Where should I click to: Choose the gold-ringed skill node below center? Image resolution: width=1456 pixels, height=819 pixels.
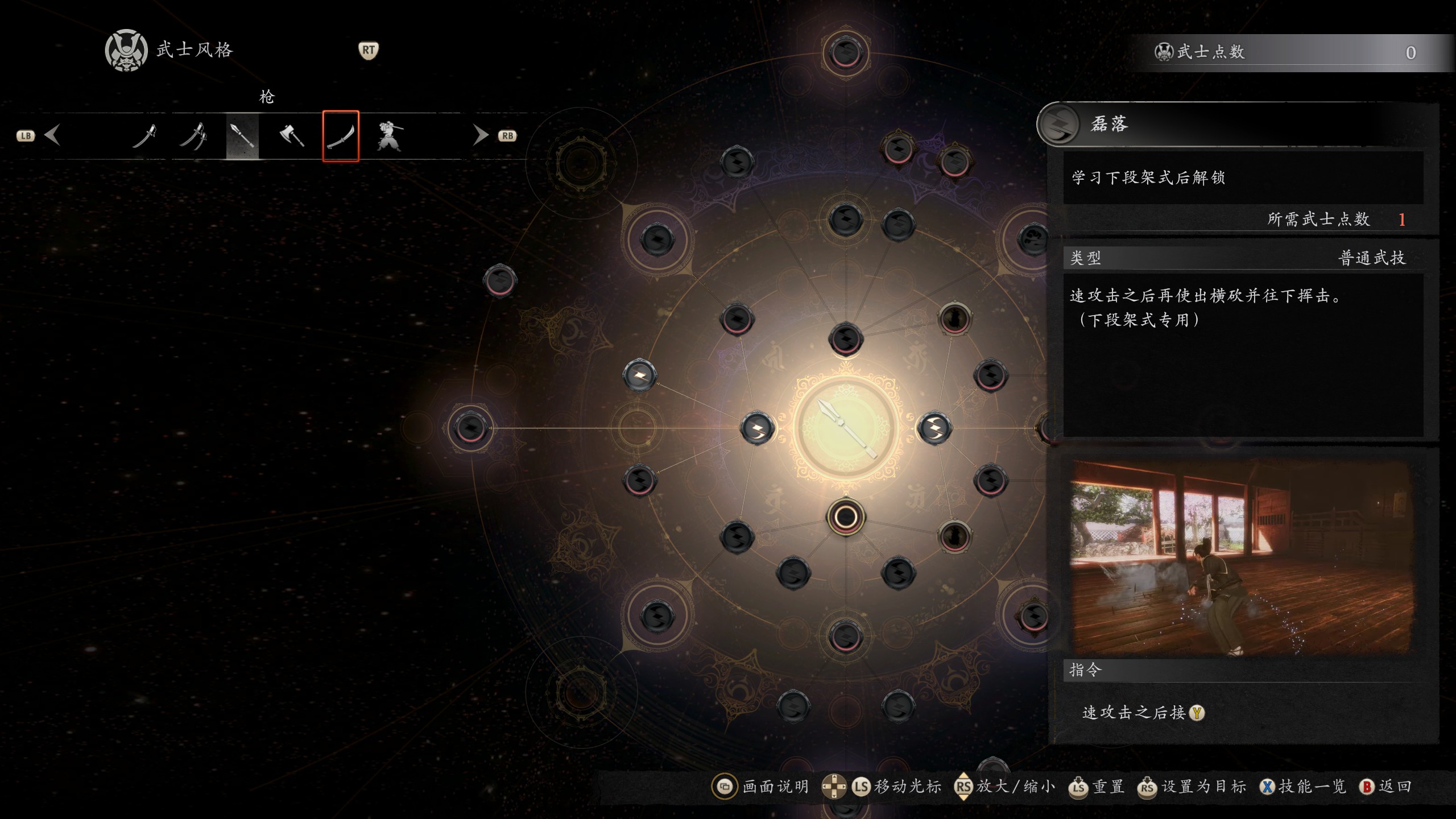point(846,517)
